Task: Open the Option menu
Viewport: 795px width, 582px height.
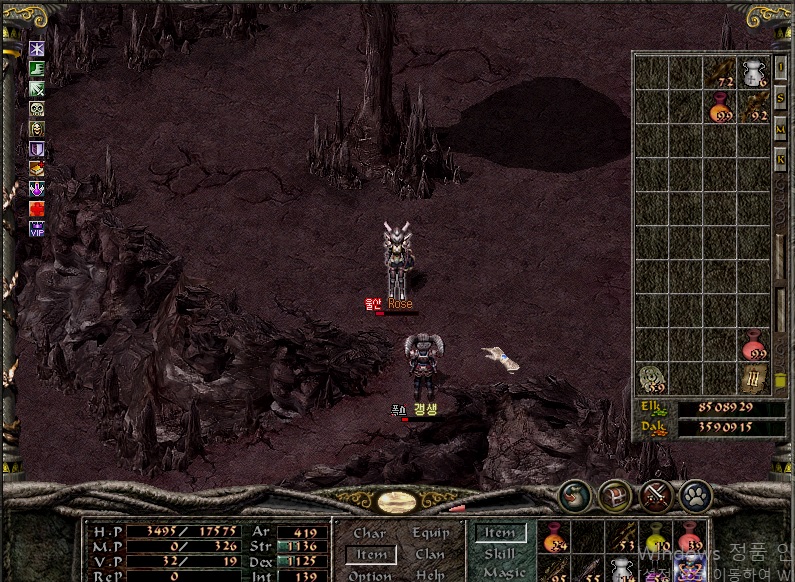Action: coord(369,575)
